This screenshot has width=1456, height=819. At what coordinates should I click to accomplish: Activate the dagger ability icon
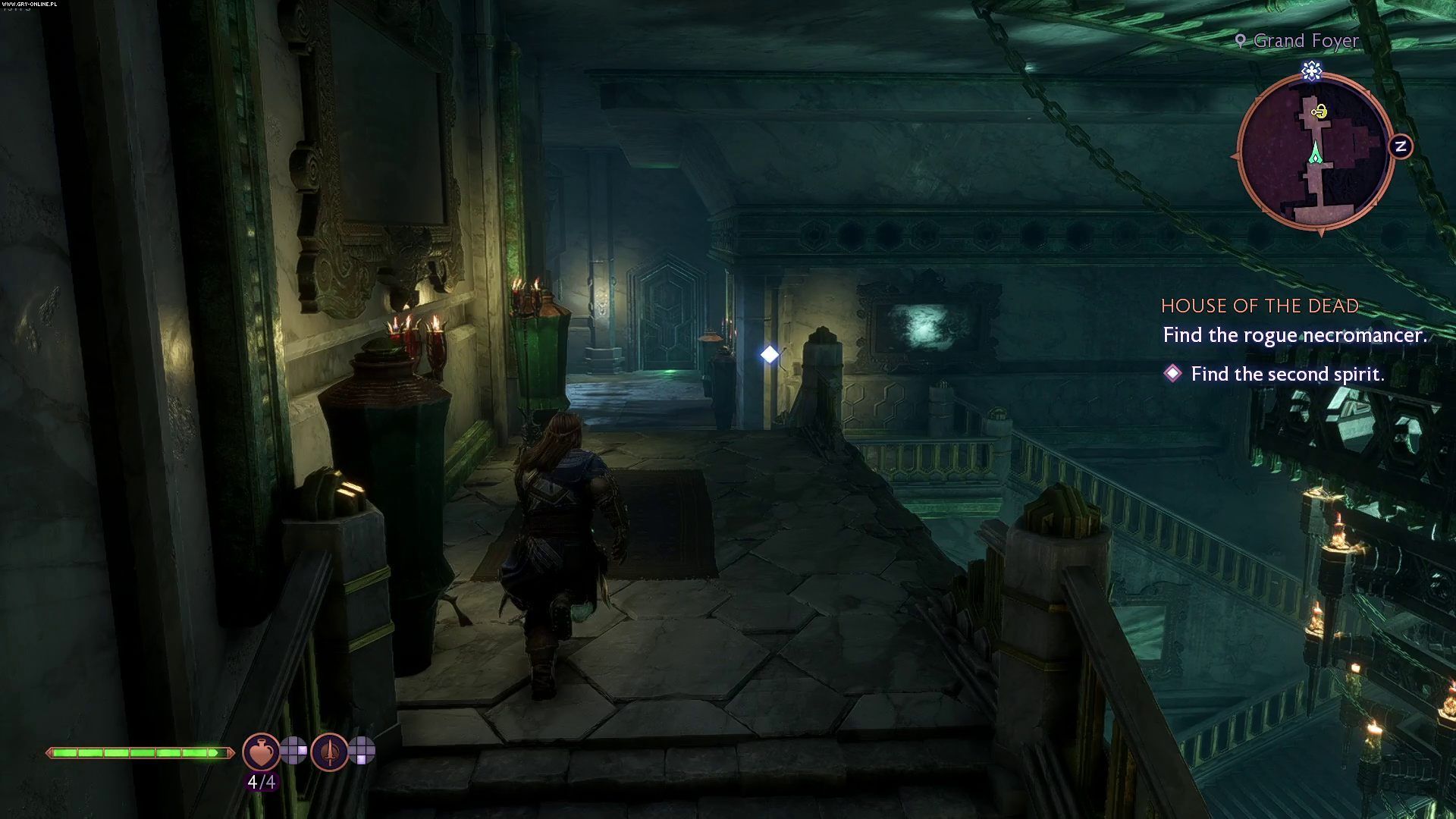[329, 752]
